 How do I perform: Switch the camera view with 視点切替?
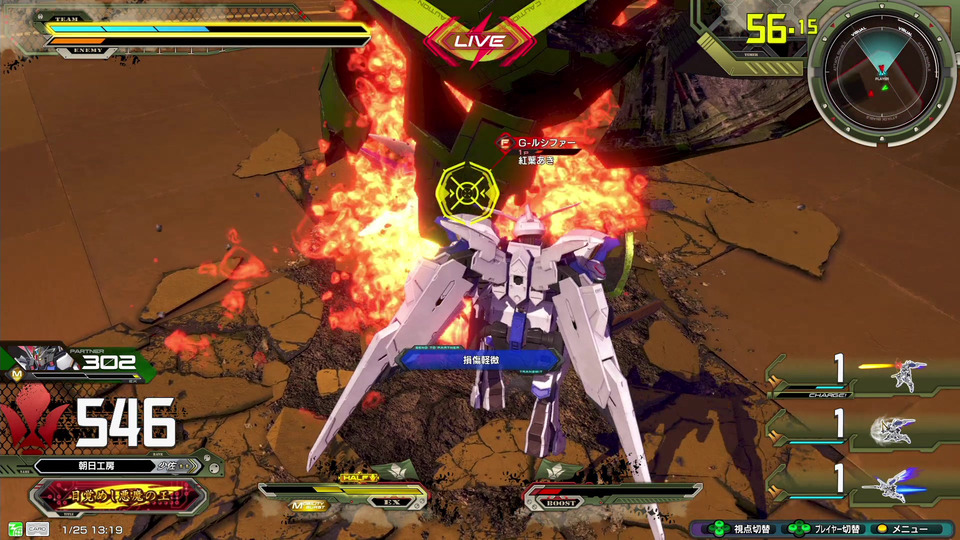[x=738, y=529]
